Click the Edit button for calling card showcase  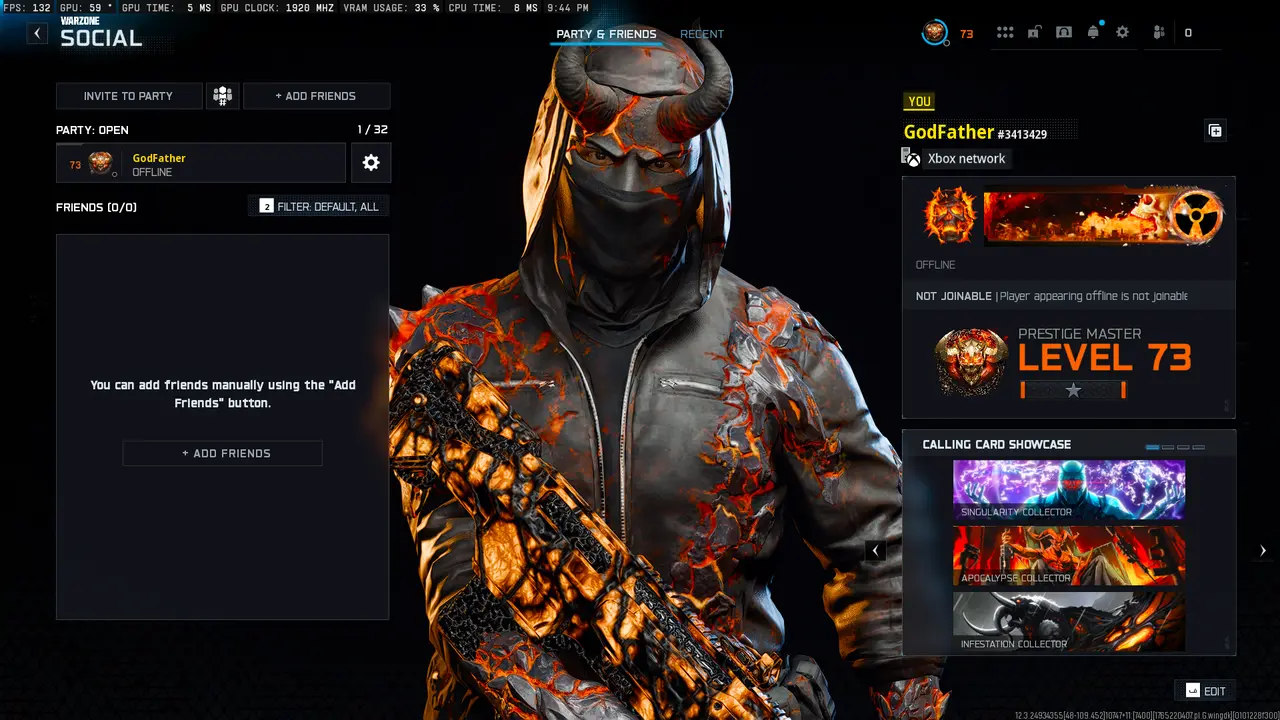tap(1205, 690)
